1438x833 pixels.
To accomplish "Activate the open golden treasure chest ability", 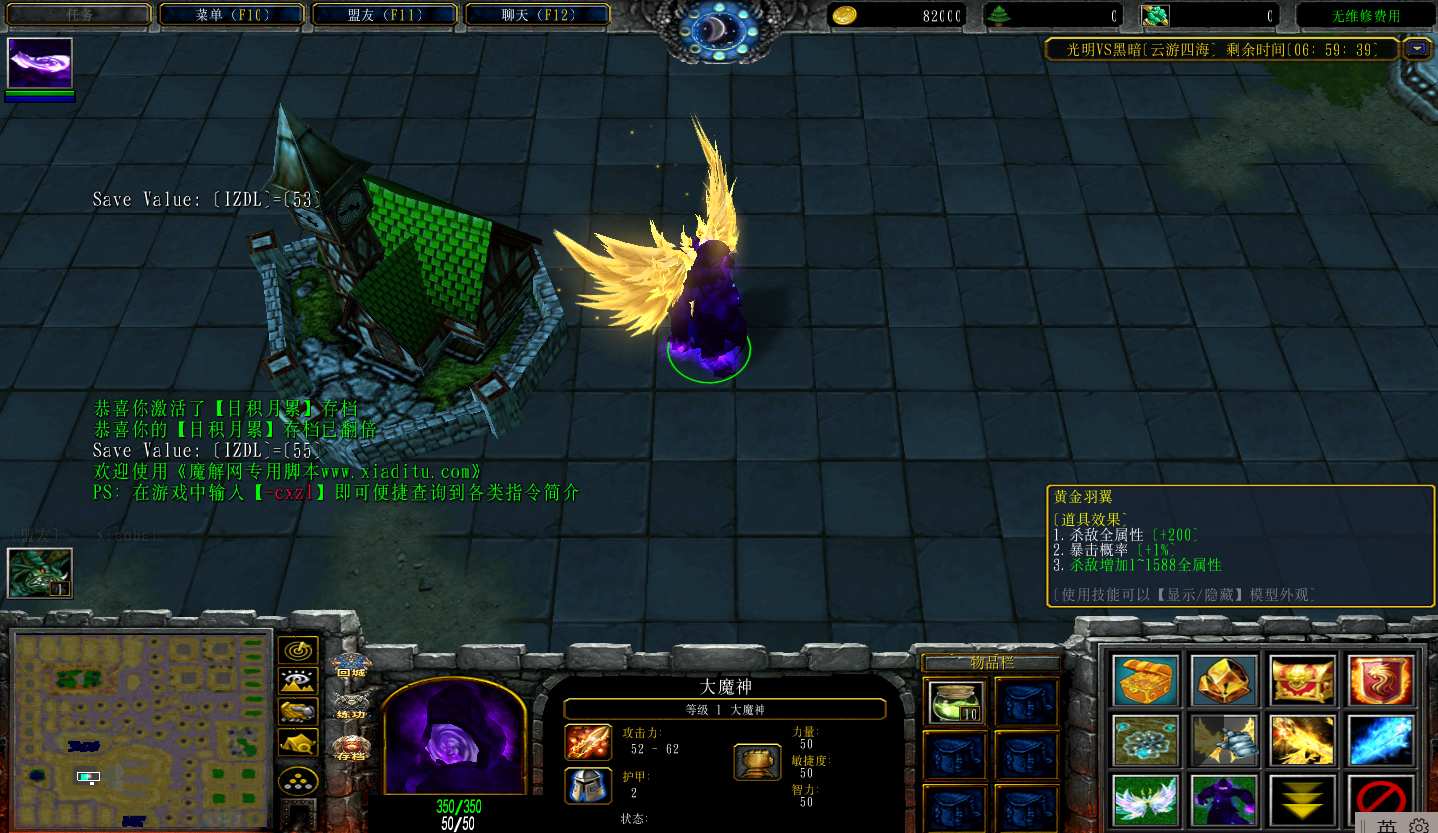I will 1145,680.
